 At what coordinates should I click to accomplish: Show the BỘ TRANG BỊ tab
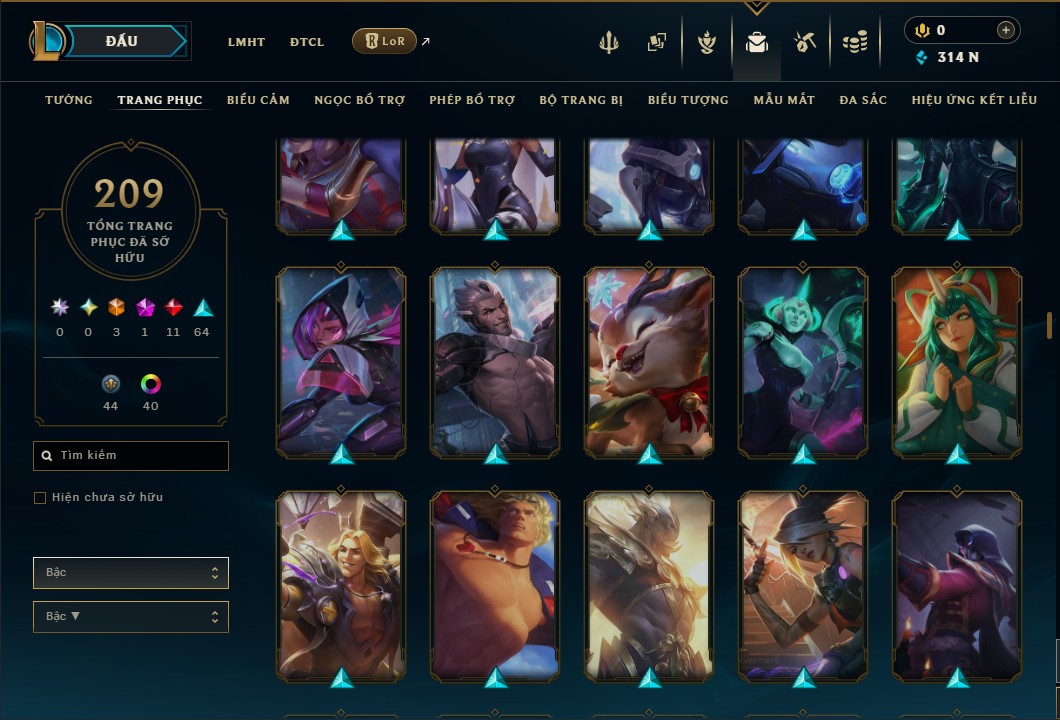pyautogui.click(x=581, y=100)
